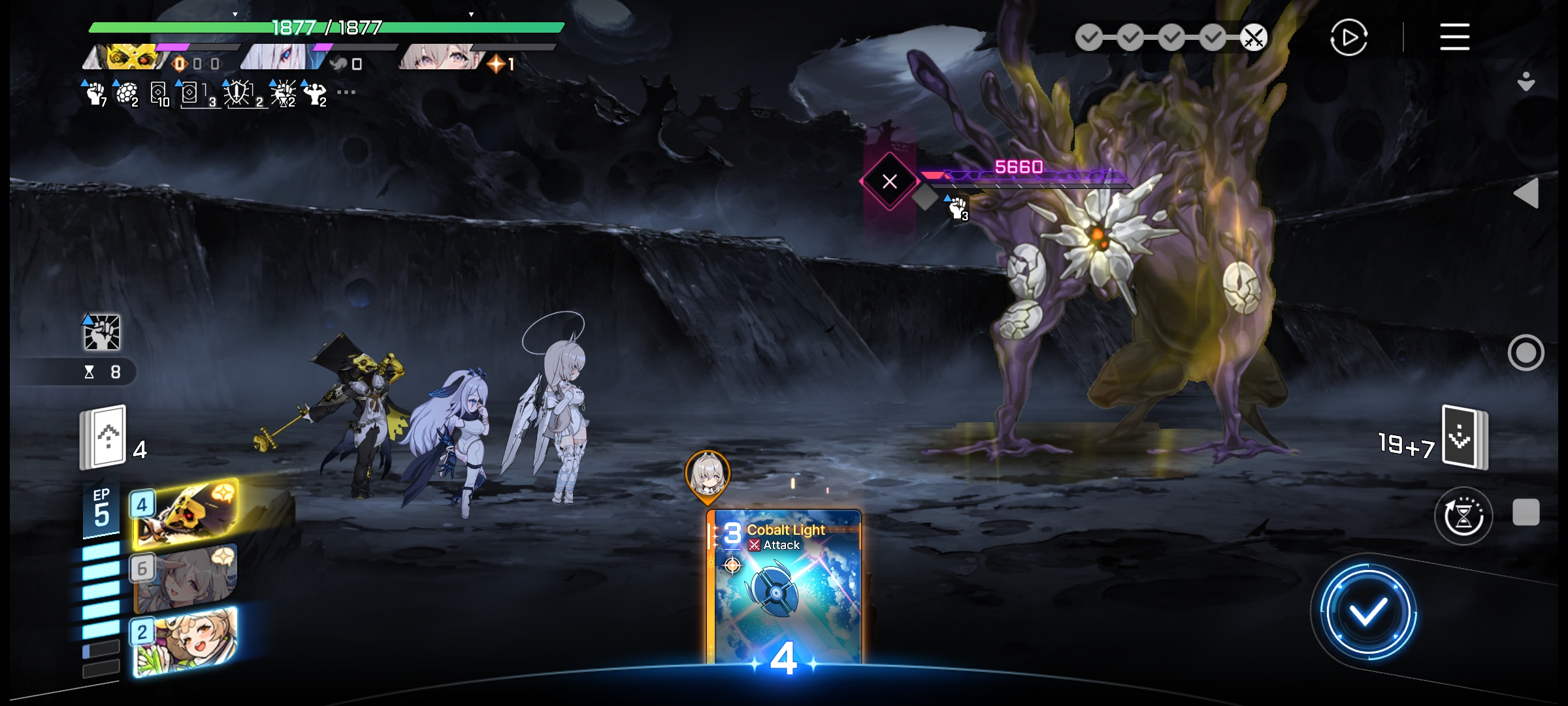The image size is (1568, 706).
Task: Select the grey-haired character ego skill portrait
Action: coord(186,577)
